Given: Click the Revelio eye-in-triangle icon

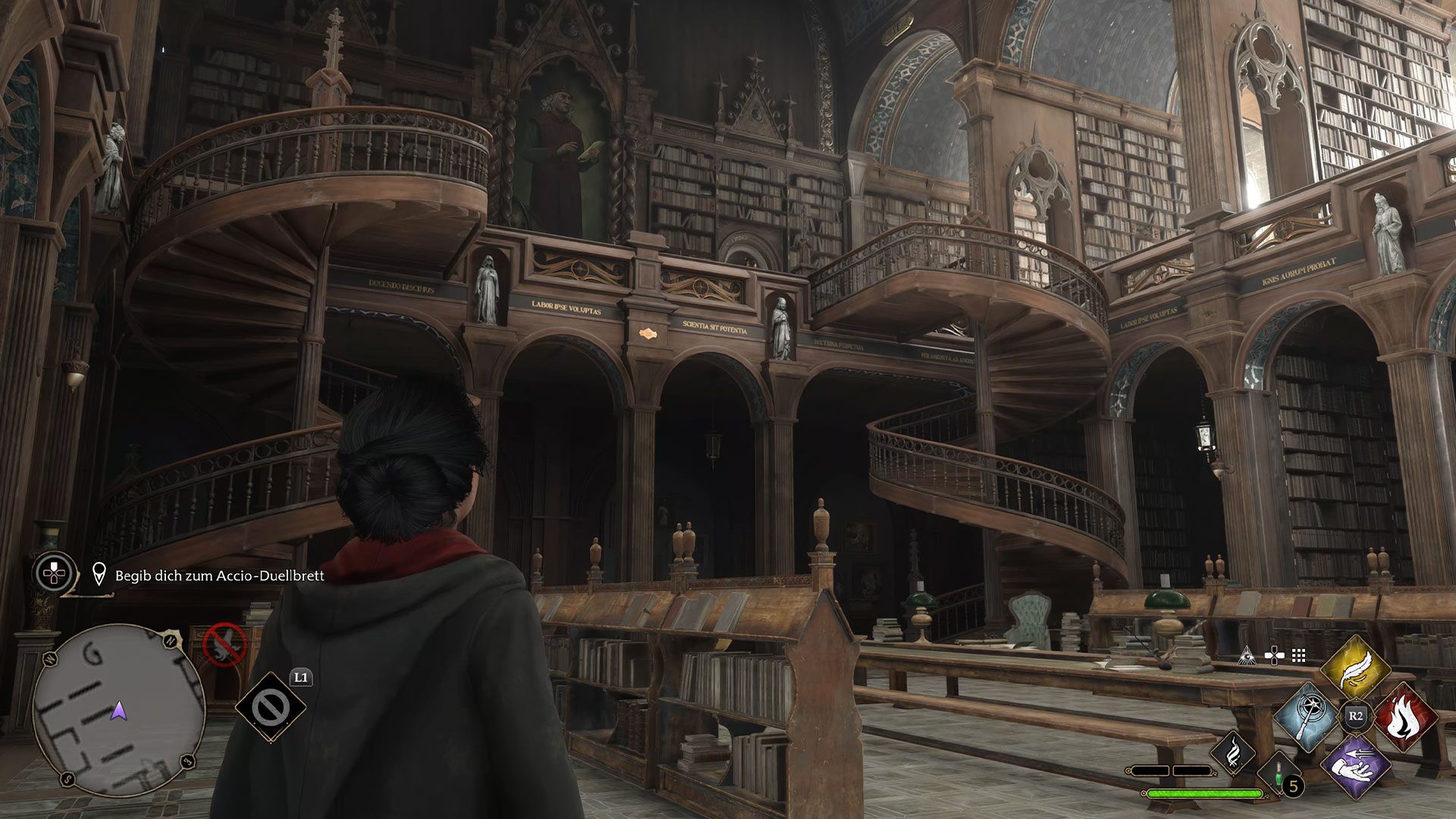Looking at the screenshot, I should pos(1245,656).
